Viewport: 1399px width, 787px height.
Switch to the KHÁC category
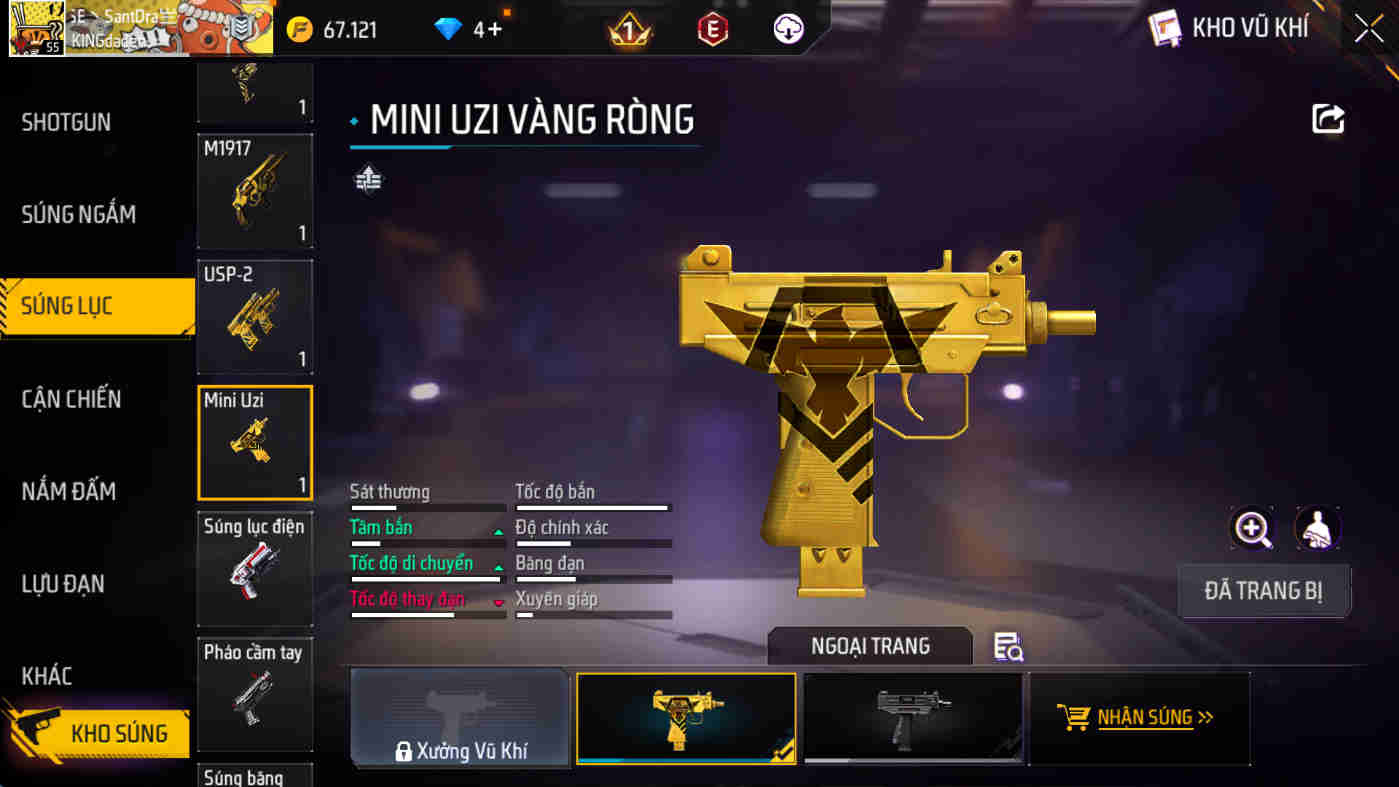[x=47, y=676]
